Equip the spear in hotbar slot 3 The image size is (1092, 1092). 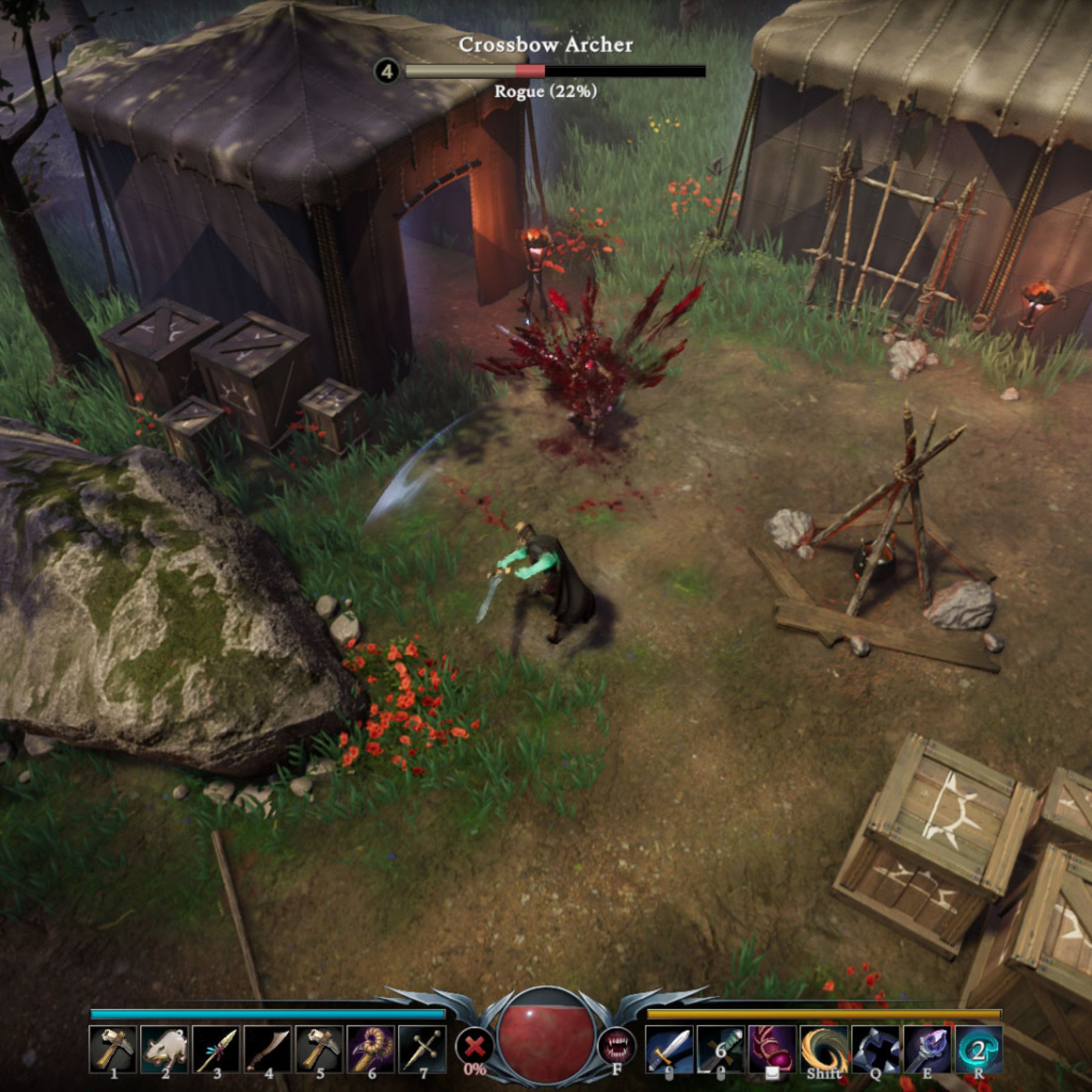point(216,1048)
